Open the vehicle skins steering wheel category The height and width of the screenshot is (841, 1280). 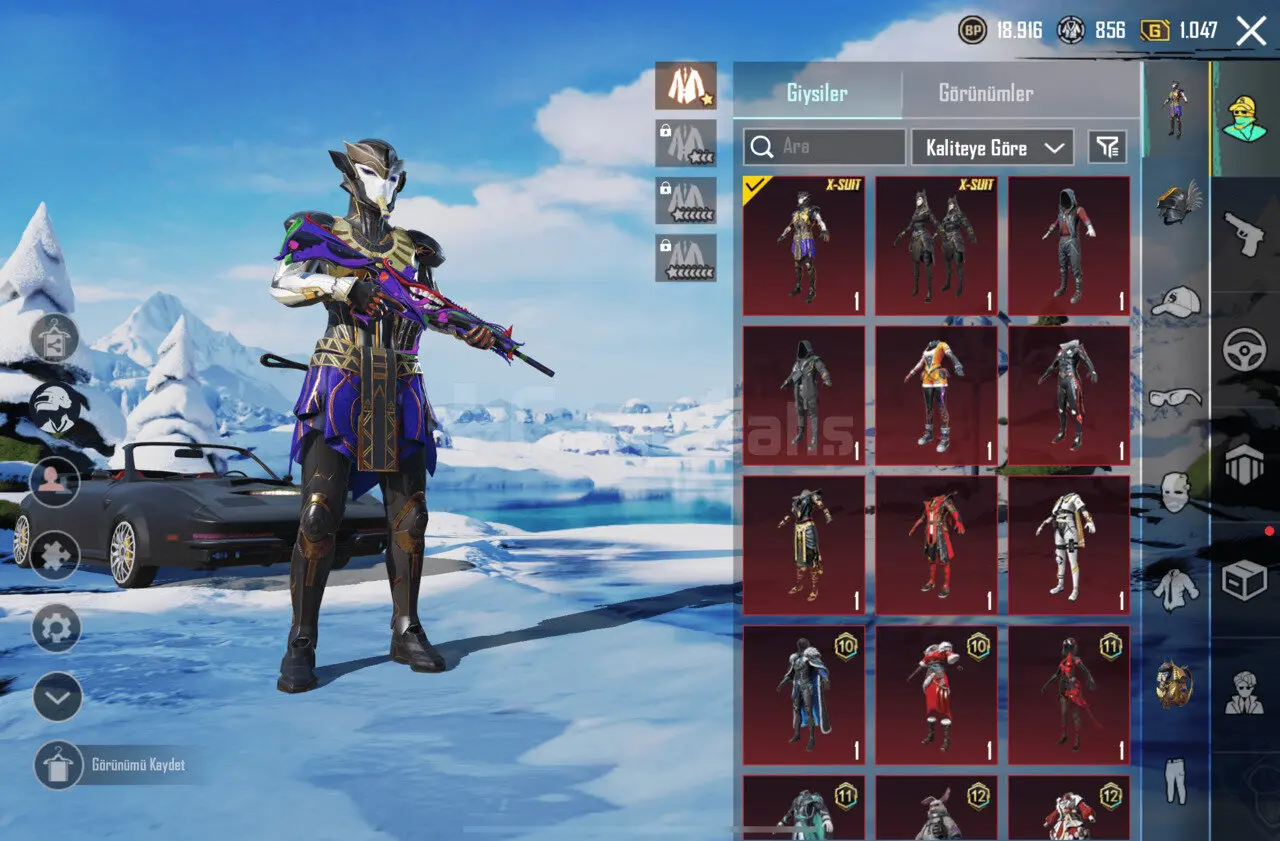[x=1245, y=350]
